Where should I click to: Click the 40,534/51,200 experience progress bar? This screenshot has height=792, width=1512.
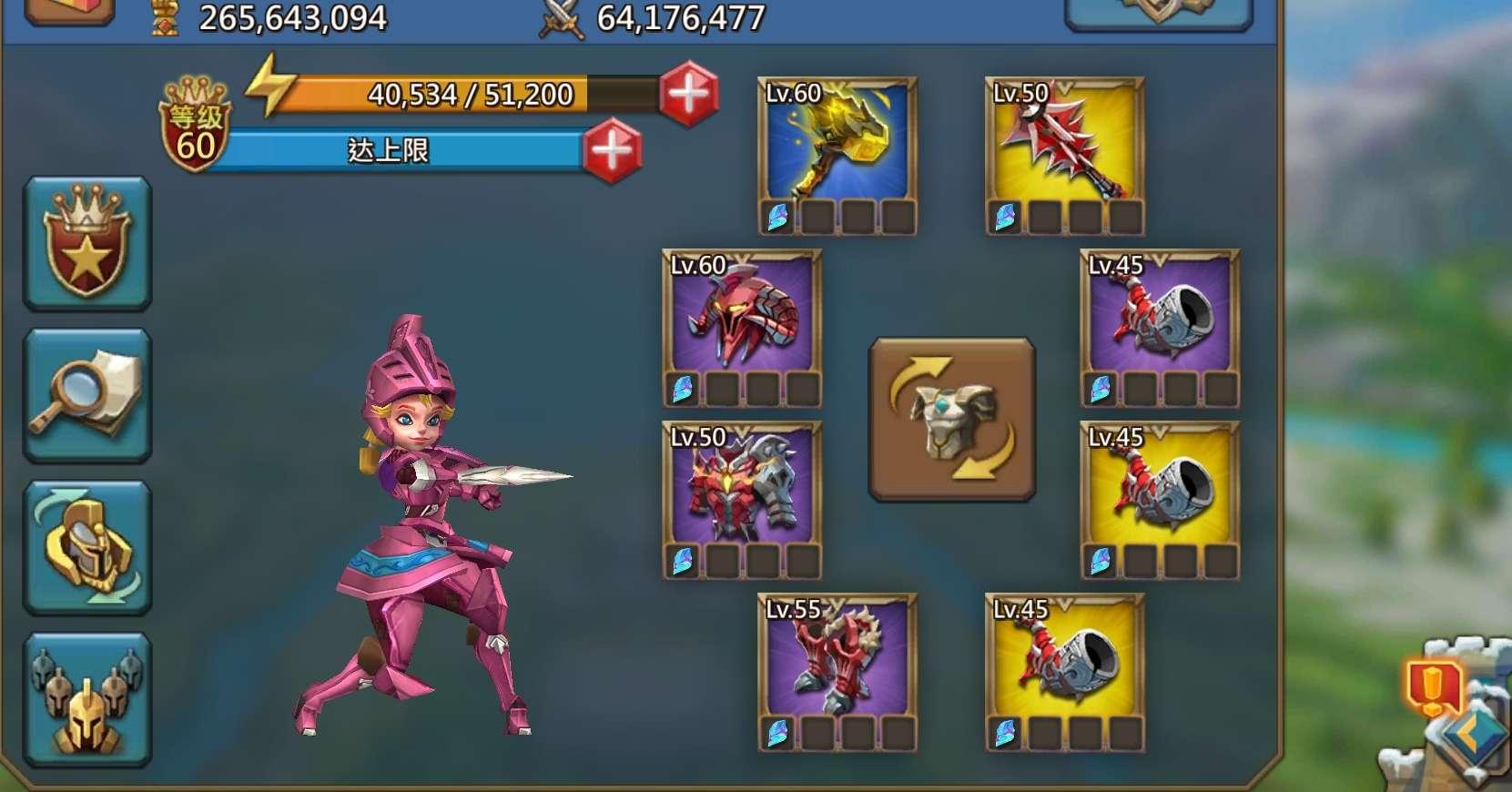[x=469, y=92]
